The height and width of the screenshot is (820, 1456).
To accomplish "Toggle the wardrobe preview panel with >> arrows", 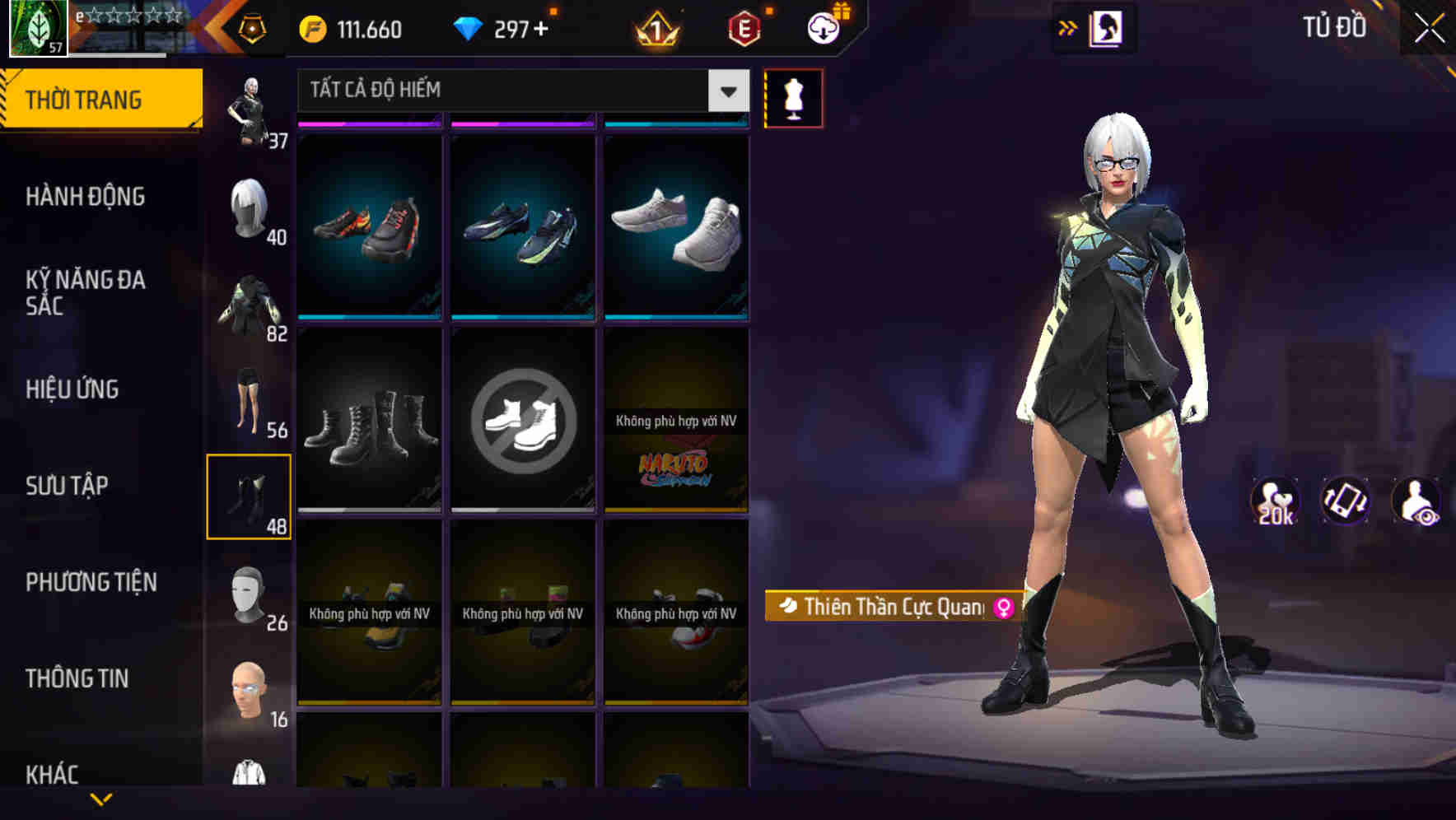I will coord(1068,27).
